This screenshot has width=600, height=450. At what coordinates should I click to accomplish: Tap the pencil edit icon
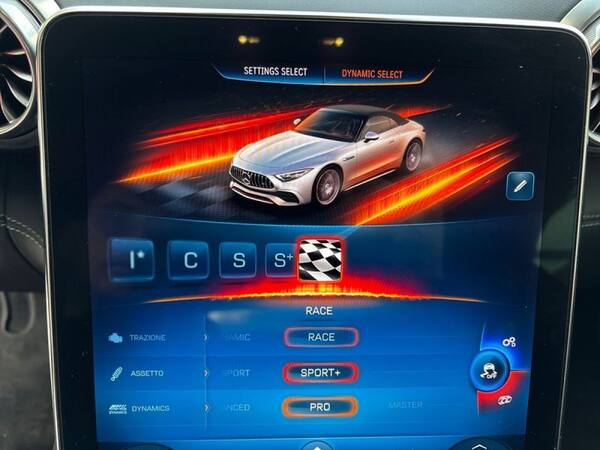pyautogui.click(x=519, y=185)
